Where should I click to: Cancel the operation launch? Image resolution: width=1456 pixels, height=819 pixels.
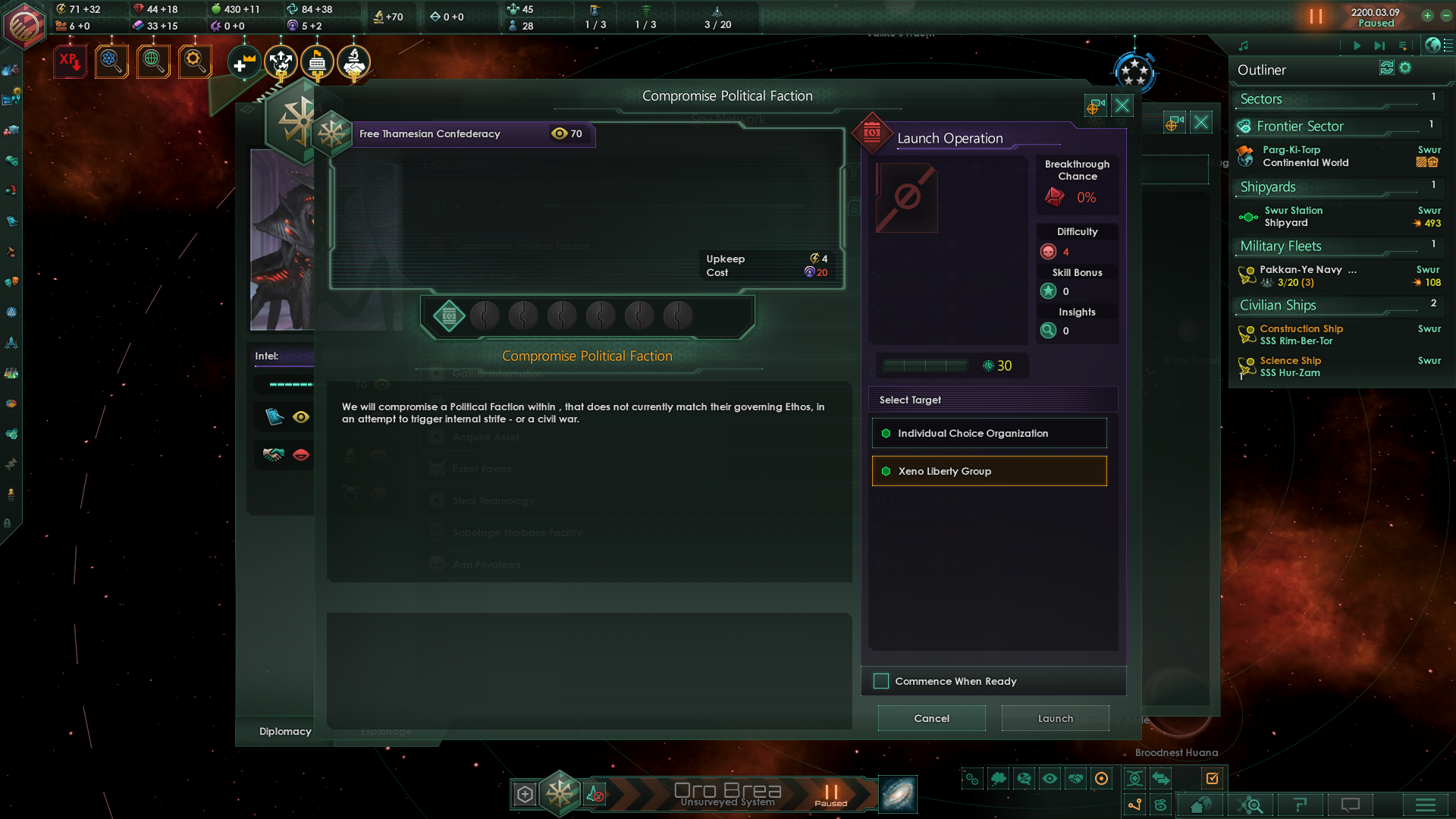[931, 717]
